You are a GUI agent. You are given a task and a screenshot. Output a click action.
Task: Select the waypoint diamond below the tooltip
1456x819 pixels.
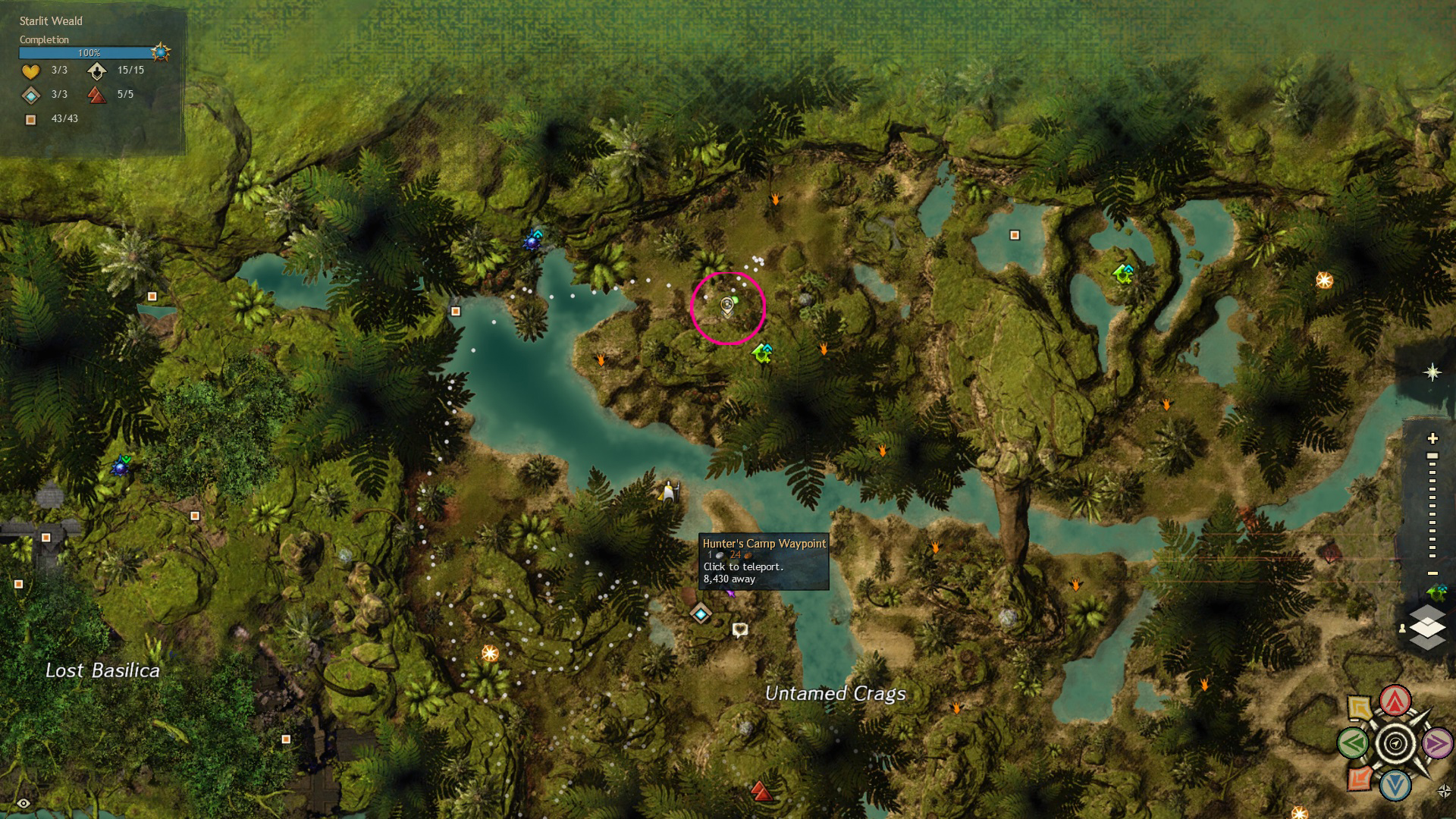tap(701, 613)
